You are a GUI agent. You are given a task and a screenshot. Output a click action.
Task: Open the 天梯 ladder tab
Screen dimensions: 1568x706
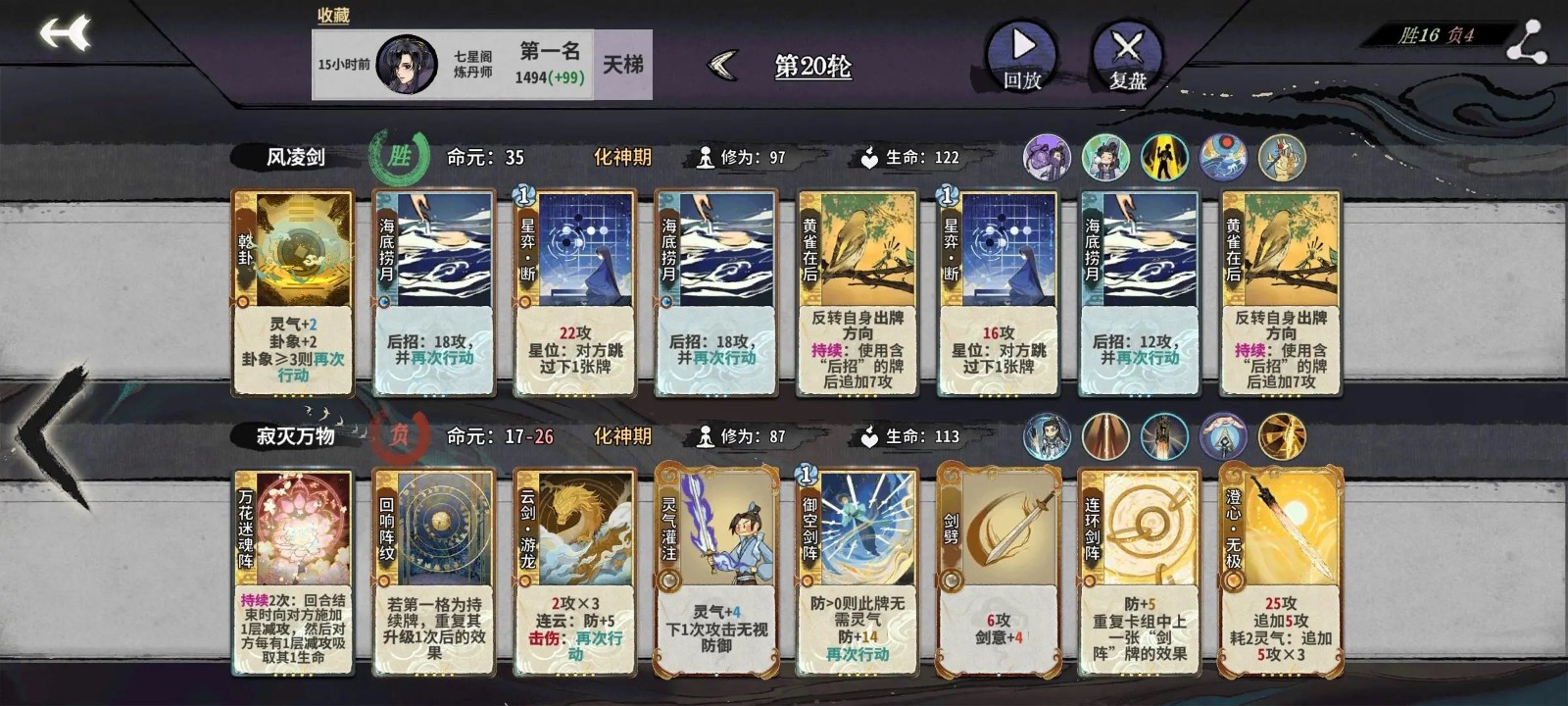coord(622,65)
